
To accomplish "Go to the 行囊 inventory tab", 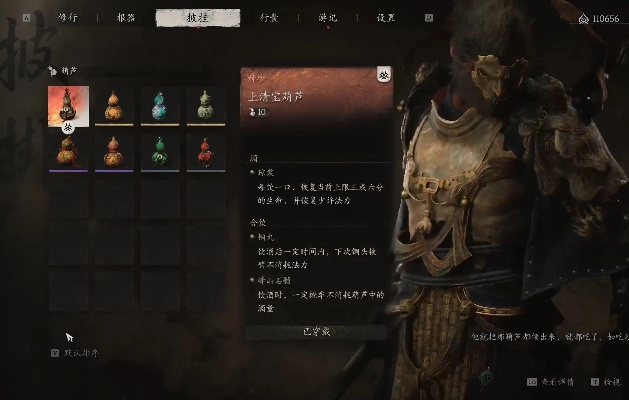I will [269, 17].
